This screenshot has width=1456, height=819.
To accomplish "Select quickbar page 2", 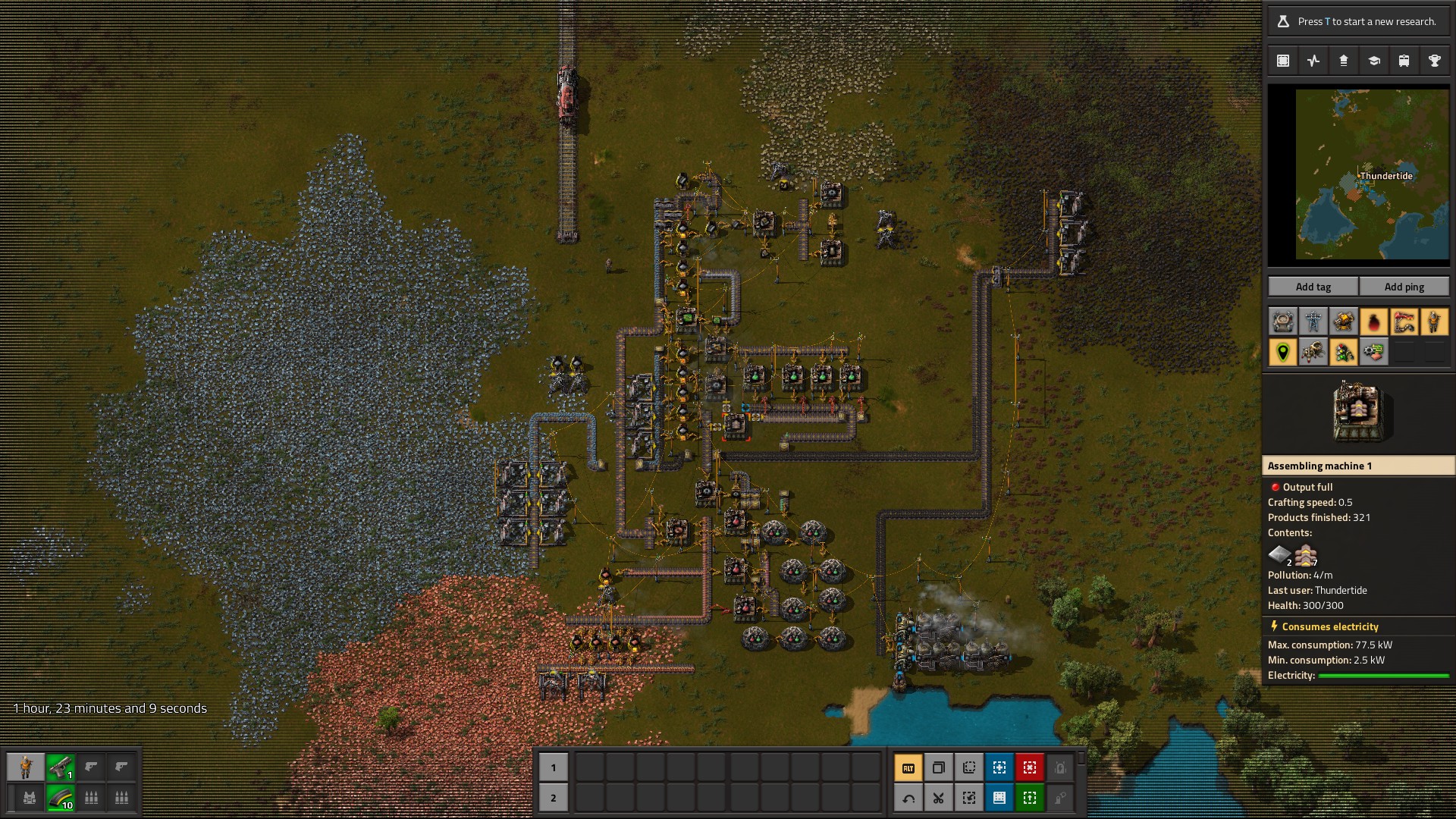I will [x=554, y=798].
